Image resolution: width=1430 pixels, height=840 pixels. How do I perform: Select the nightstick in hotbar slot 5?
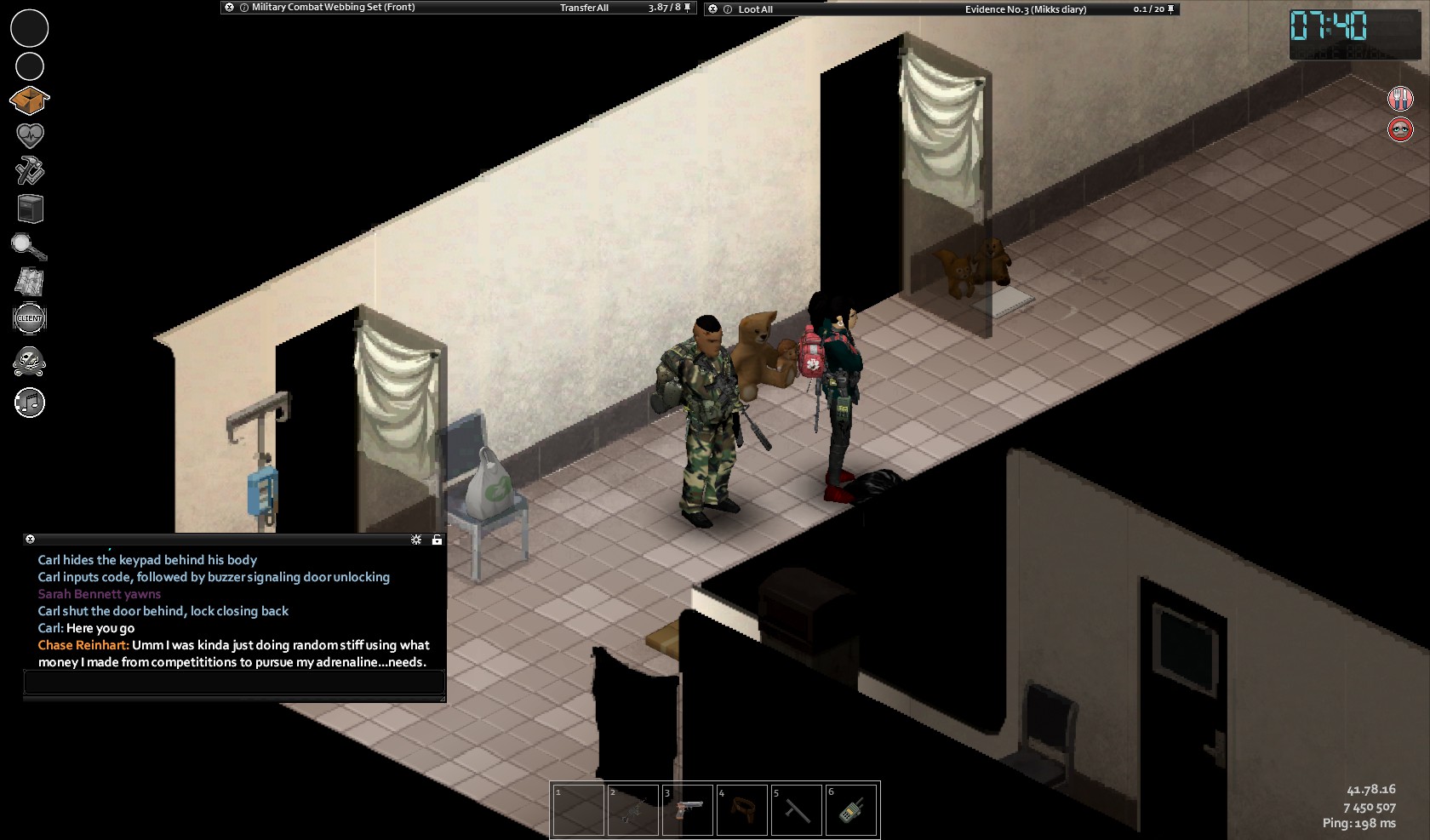point(797,809)
